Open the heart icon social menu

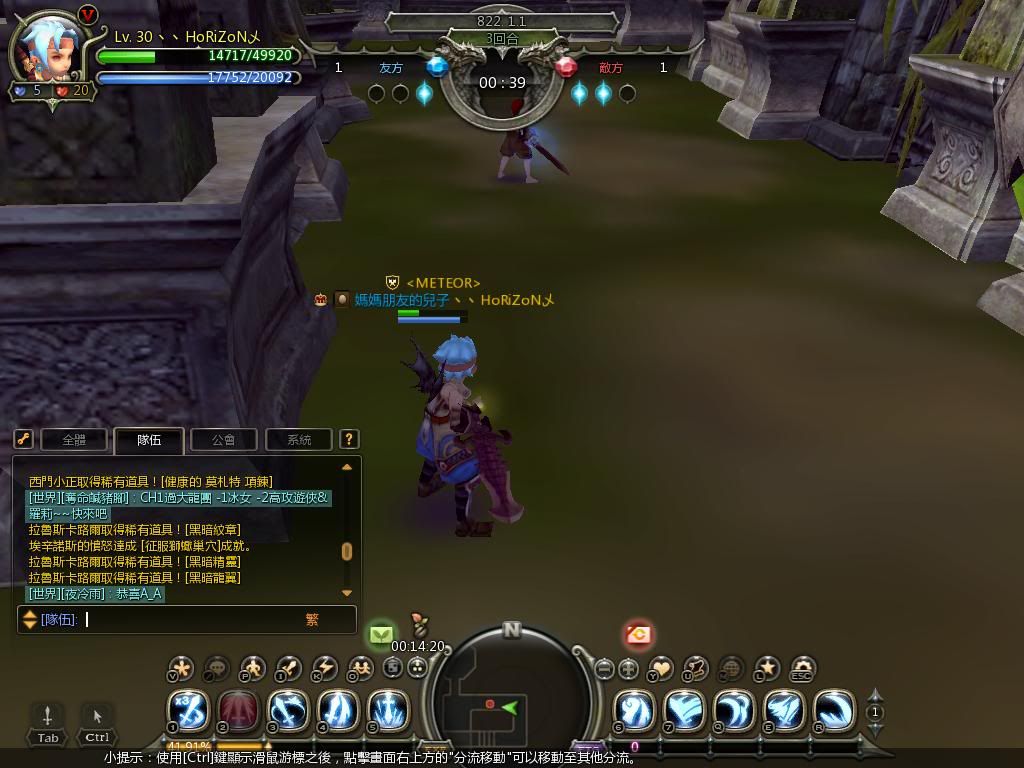tap(661, 668)
